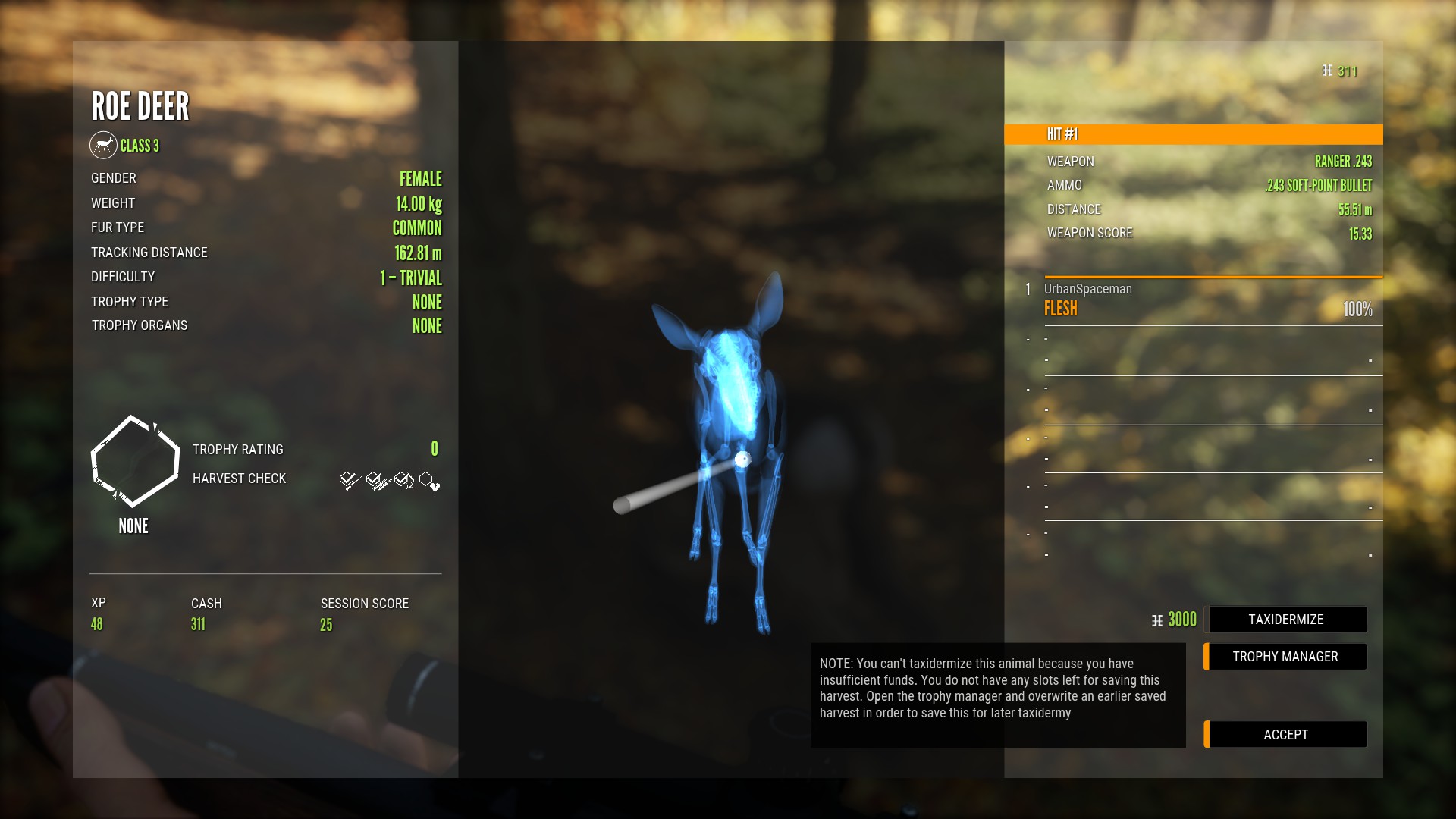This screenshot has width=1456, height=819.
Task: Accept the roe deer harvest
Action: pos(1285,734)
